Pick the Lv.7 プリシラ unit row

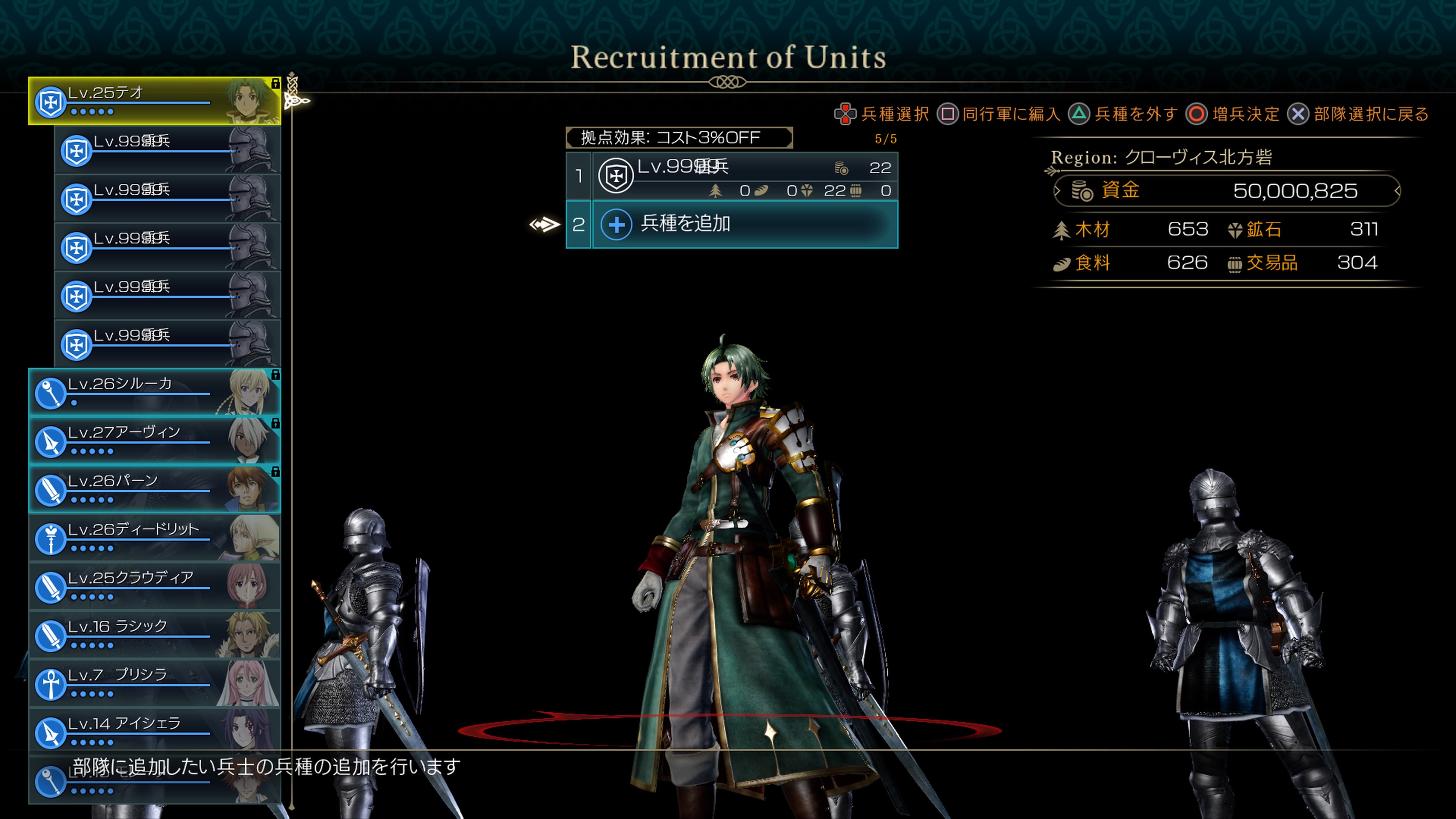pyautogui.click(x=154, y=684)
